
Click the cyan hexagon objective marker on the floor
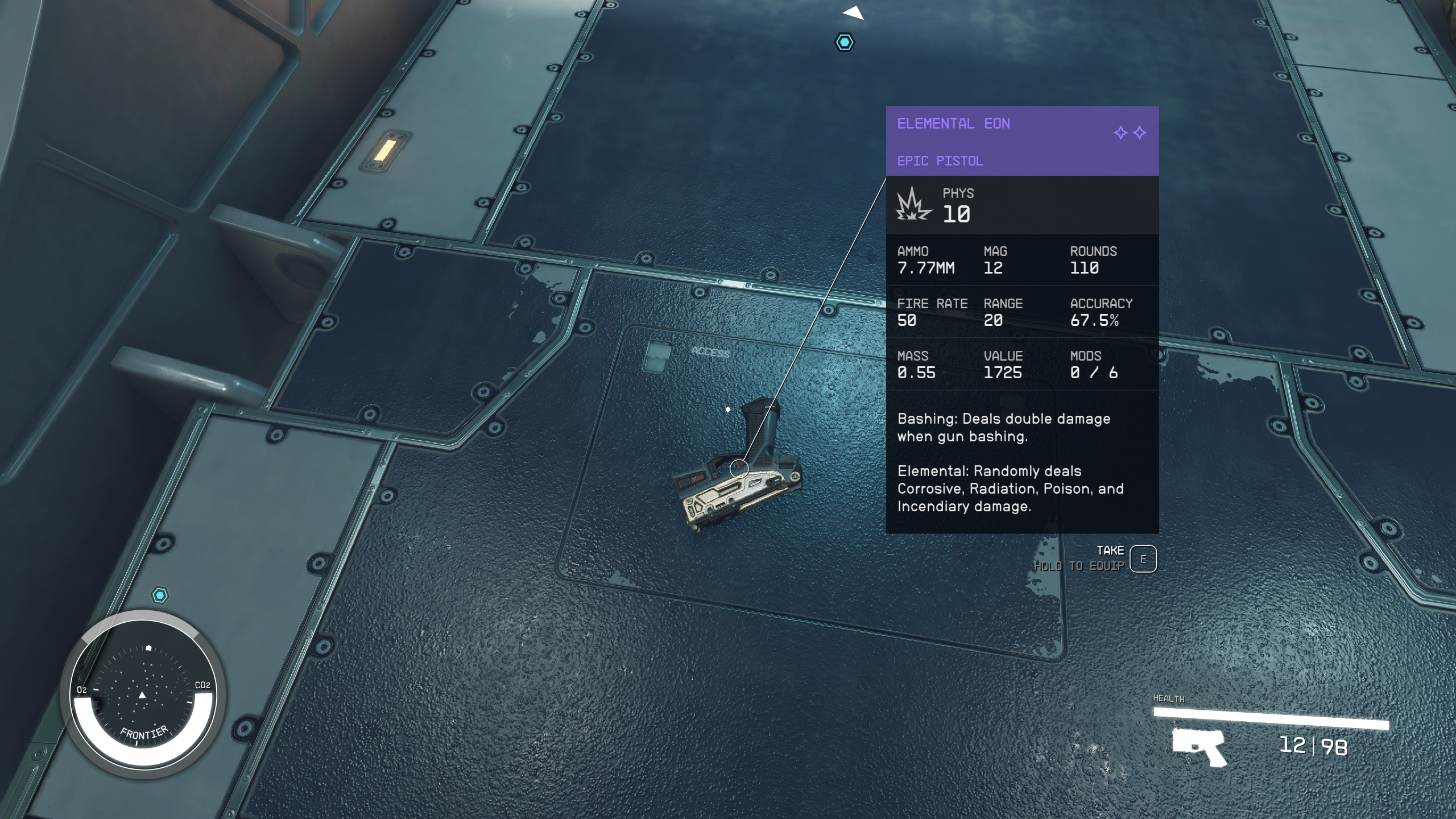pos(845,42)
